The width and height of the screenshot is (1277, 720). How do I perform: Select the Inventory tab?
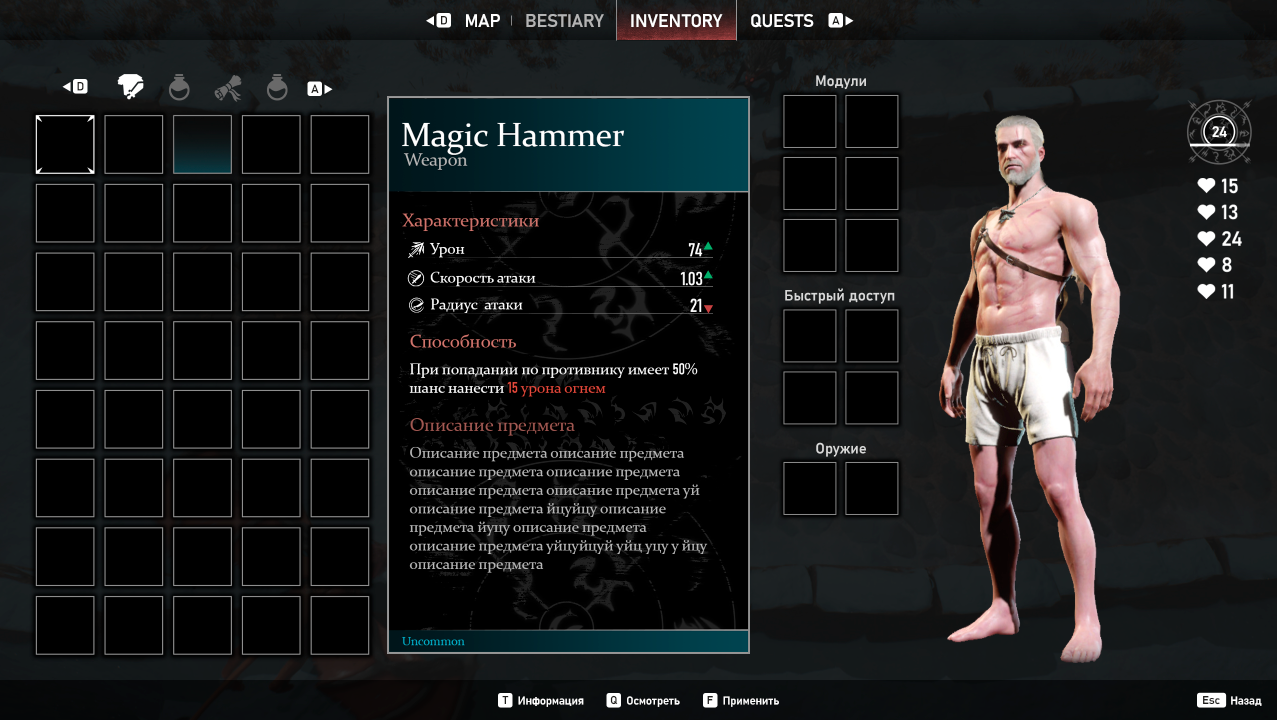pyautogui.click(x=676, y=21)
